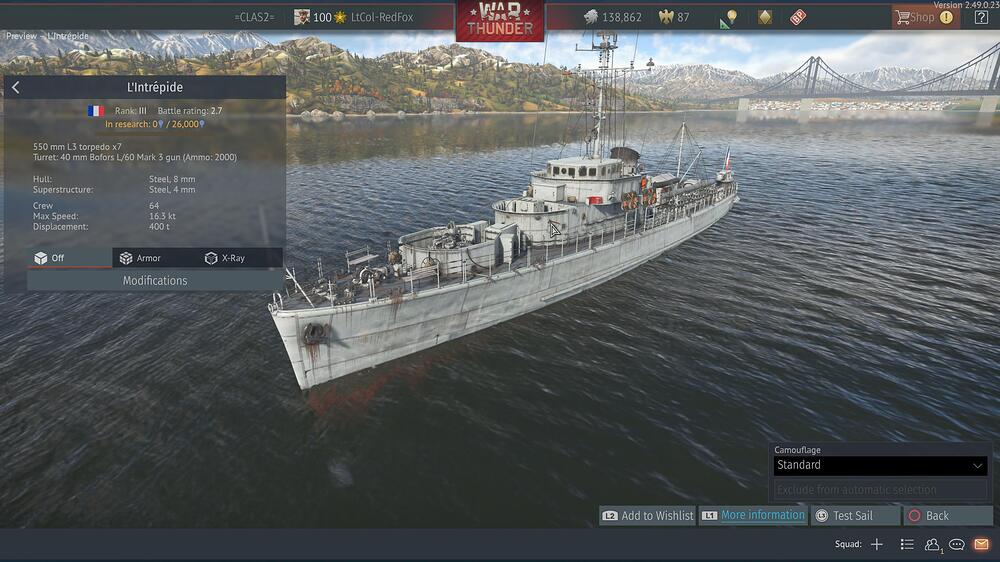Click the gold diamond icon in top bar
Viewport: 1000px width, 562px height.
tap(765, 17)
